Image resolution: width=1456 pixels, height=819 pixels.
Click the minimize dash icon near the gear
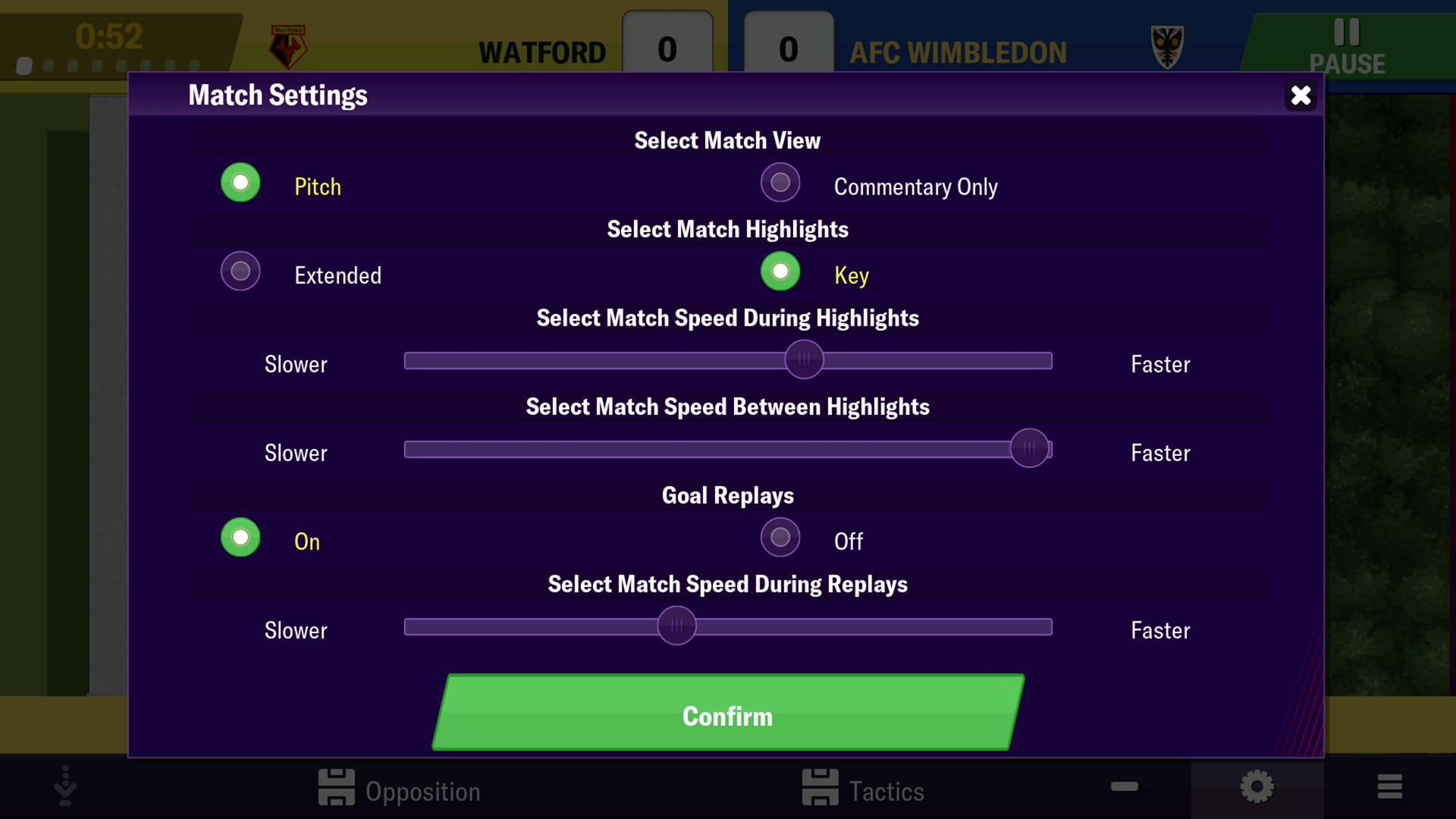tap(1125, 788)
